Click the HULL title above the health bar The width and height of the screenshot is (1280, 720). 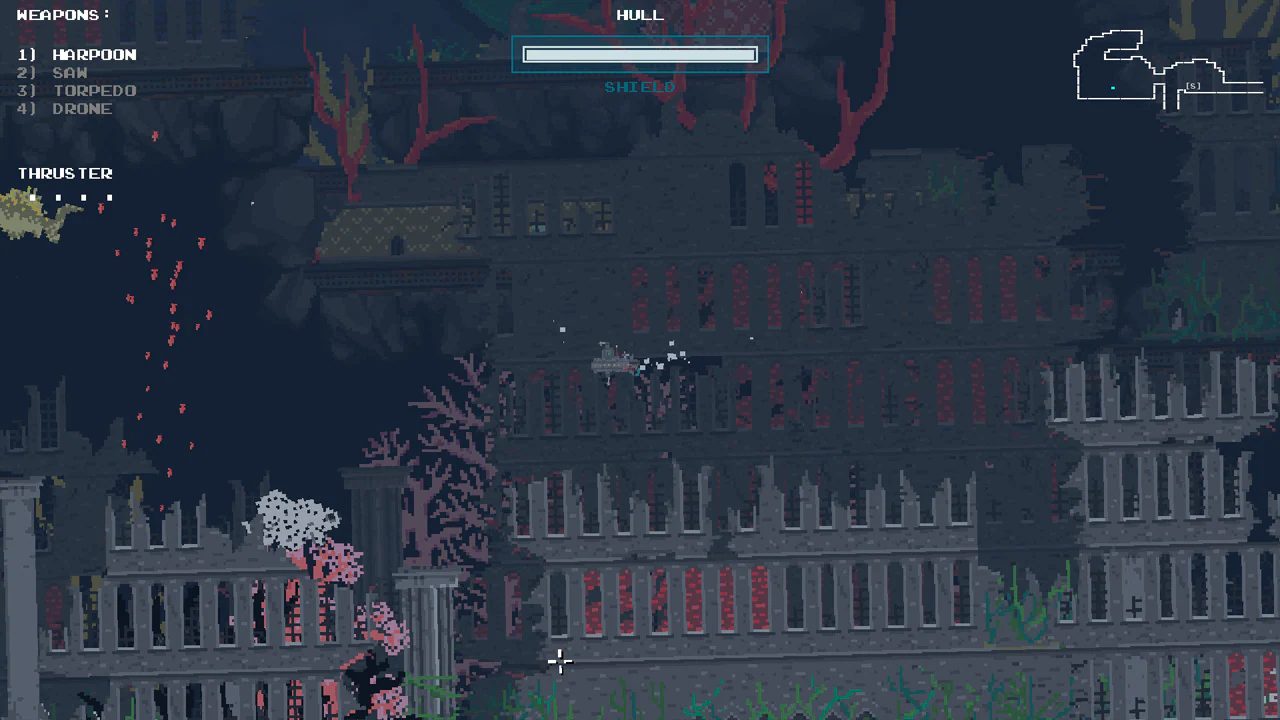pyautogui.click(x=639, y=14)
